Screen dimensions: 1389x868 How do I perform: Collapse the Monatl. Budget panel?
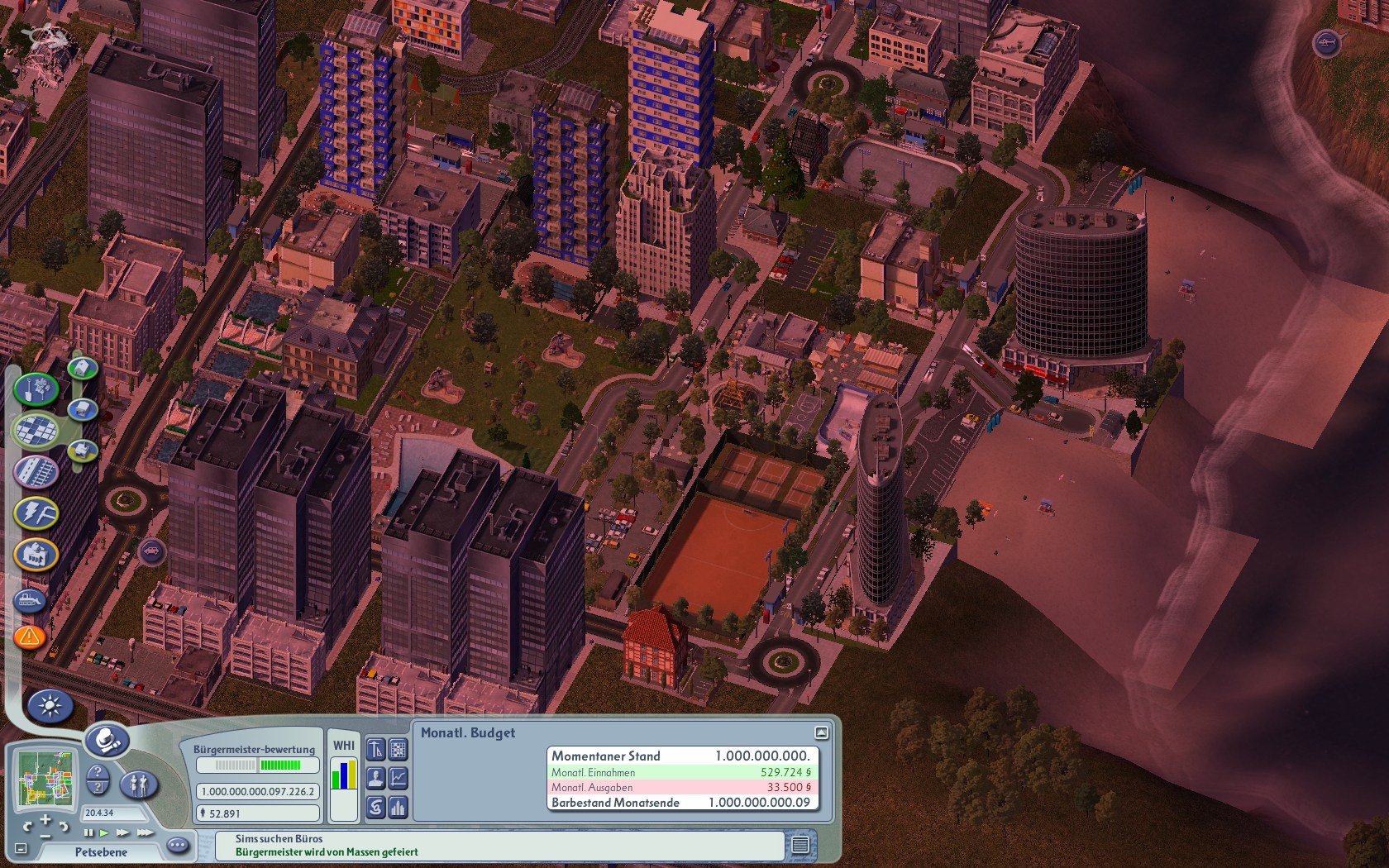pyautogui.click(x=821, y=732)
